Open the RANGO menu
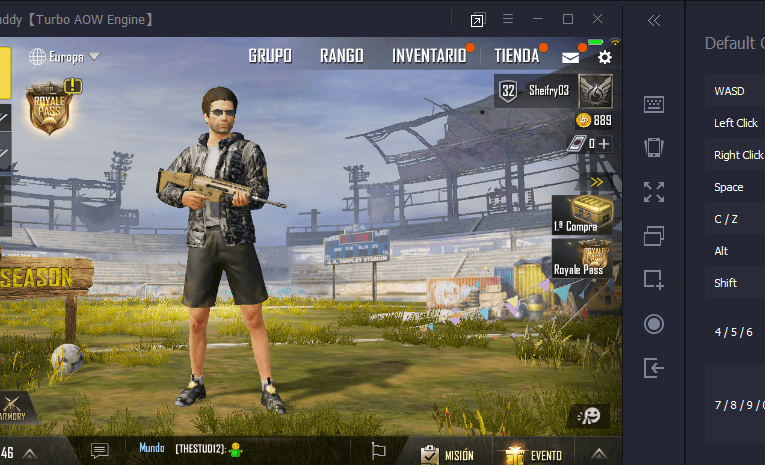 tap(341, 56)
